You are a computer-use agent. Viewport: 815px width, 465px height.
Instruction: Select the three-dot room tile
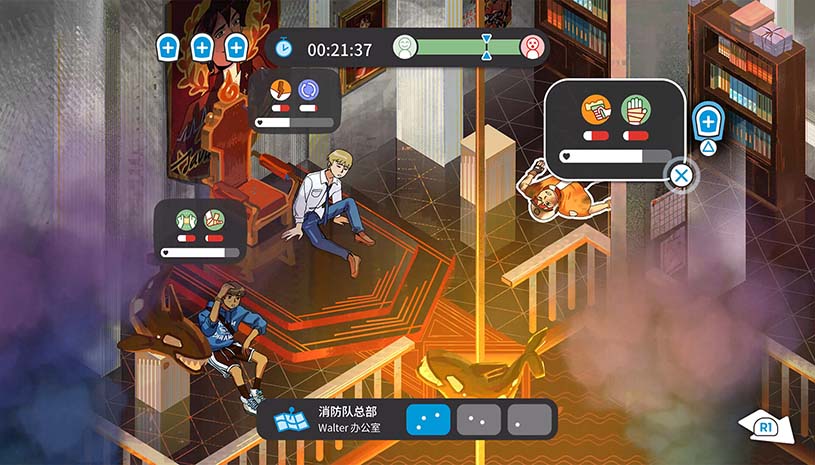click(427, 419)
